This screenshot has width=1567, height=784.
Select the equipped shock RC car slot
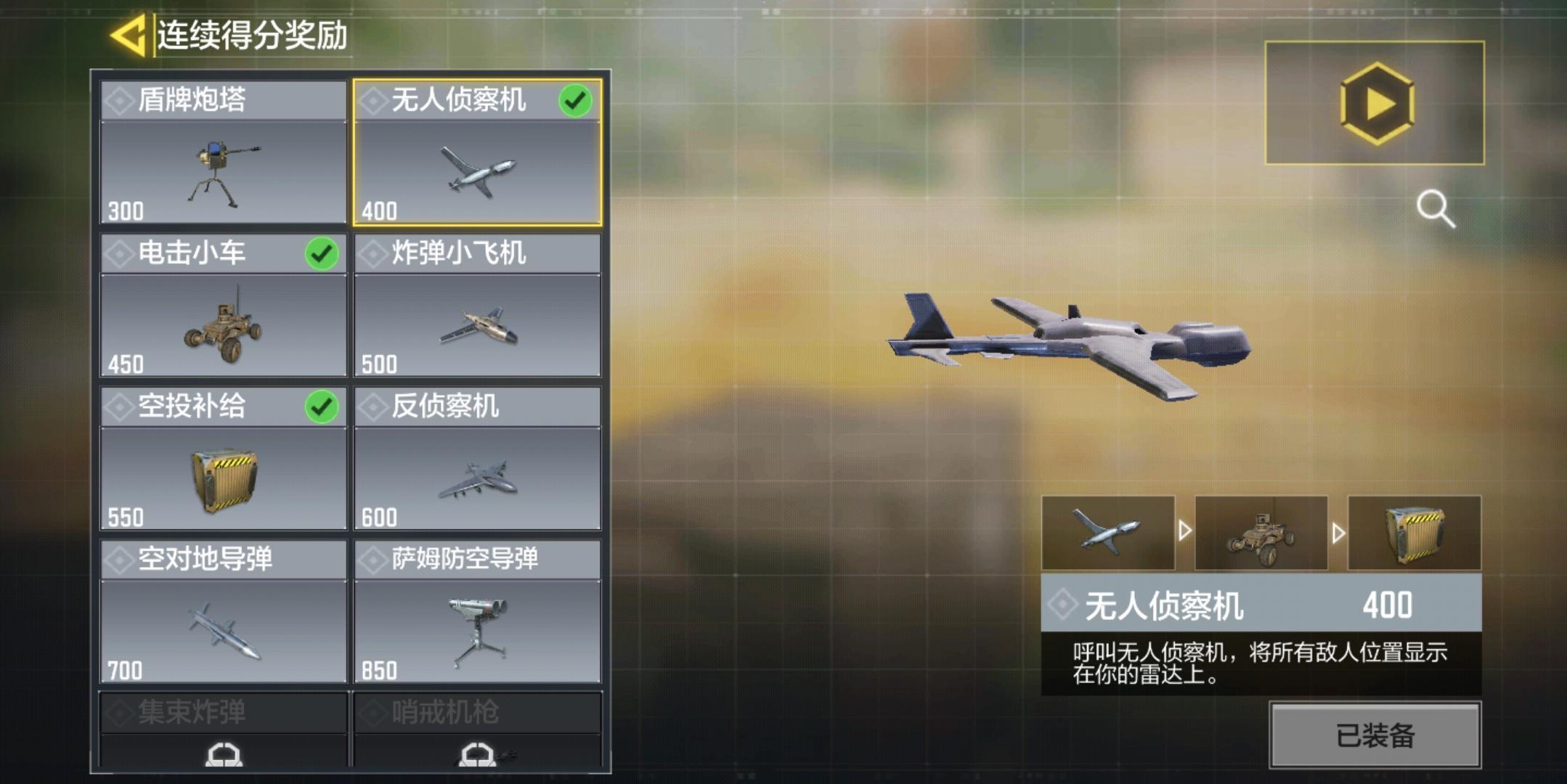pos(1261,533)
